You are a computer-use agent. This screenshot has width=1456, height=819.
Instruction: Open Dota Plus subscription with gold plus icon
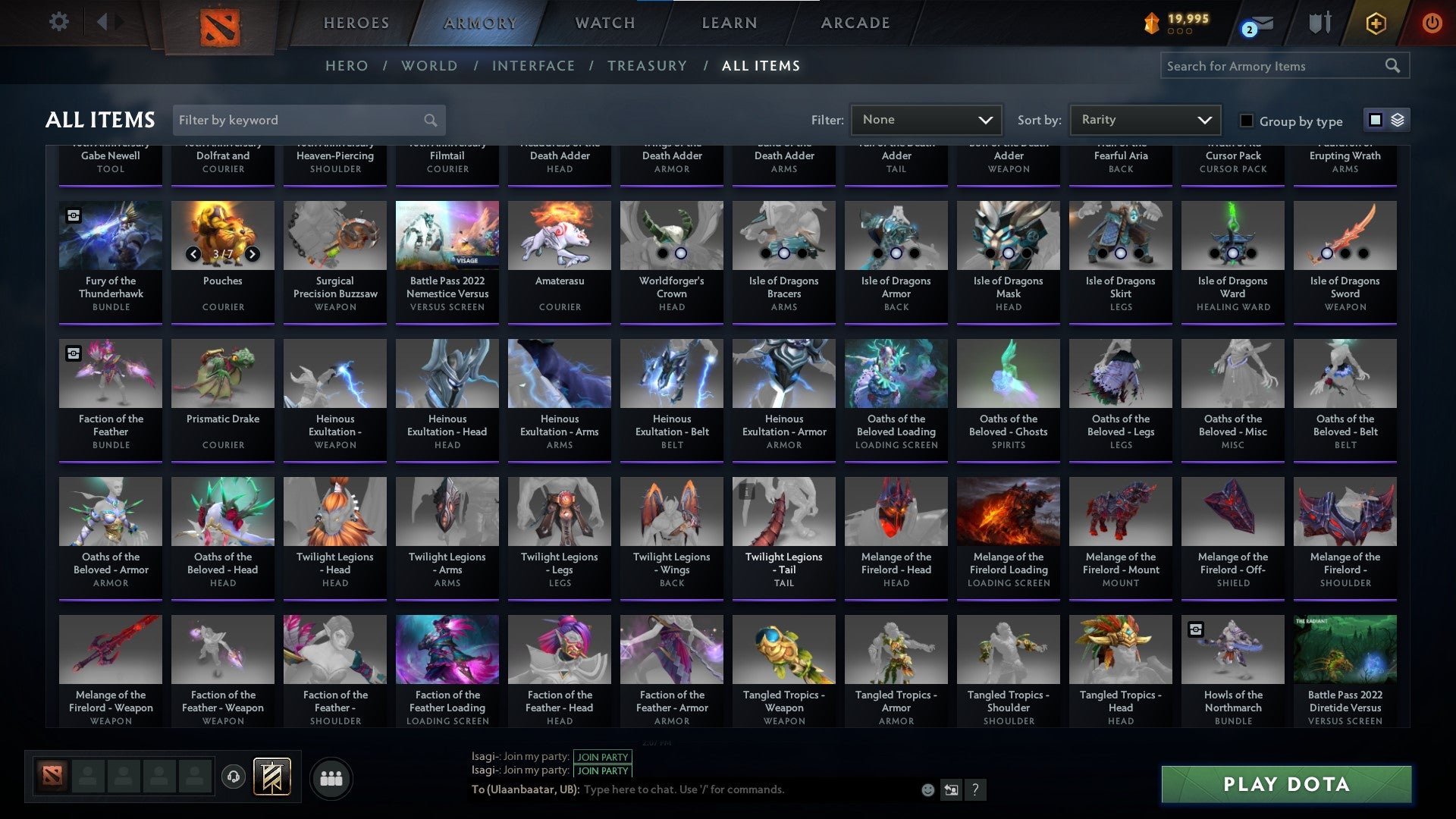click(x=1376, y=23)
